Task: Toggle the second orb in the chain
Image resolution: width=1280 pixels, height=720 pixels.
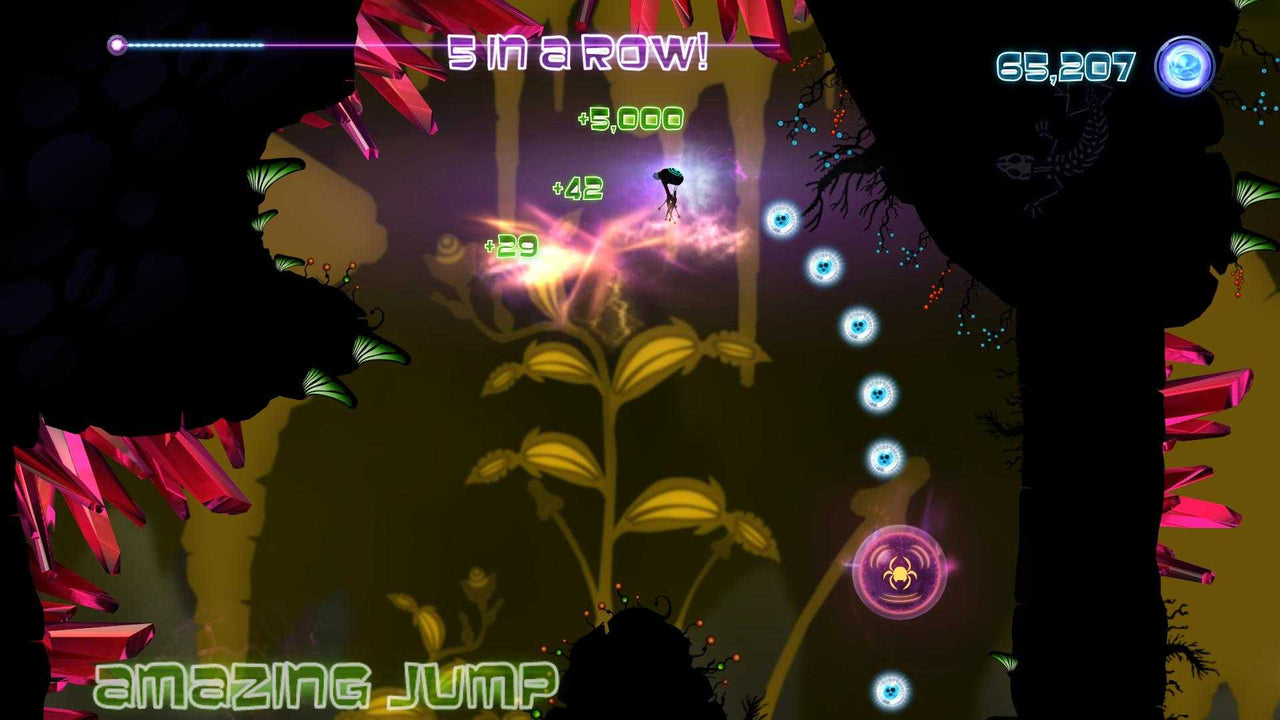Action: 823,265
